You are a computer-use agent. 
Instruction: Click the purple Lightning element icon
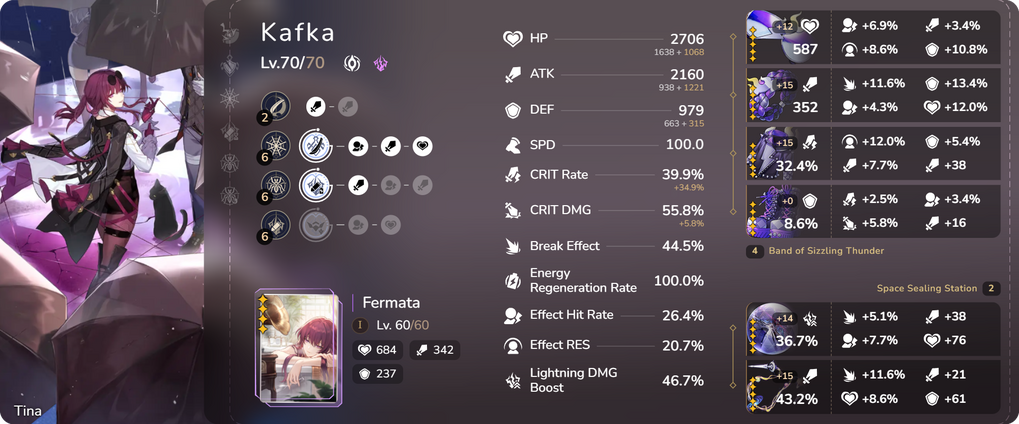tap(380, 63)
